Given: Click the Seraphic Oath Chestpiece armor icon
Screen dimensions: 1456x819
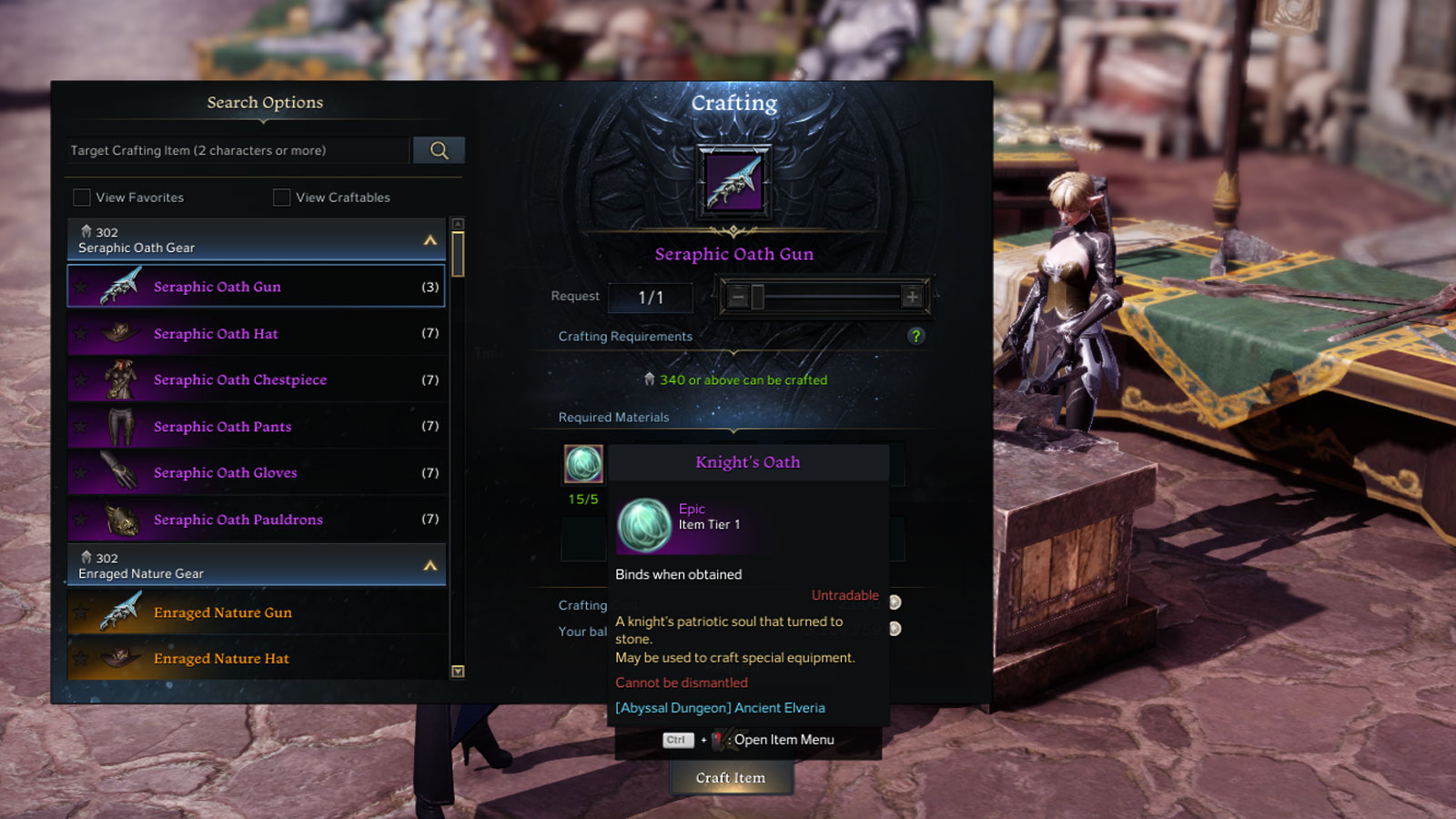Looking at the screenshot, I should [x=122, y=379].
